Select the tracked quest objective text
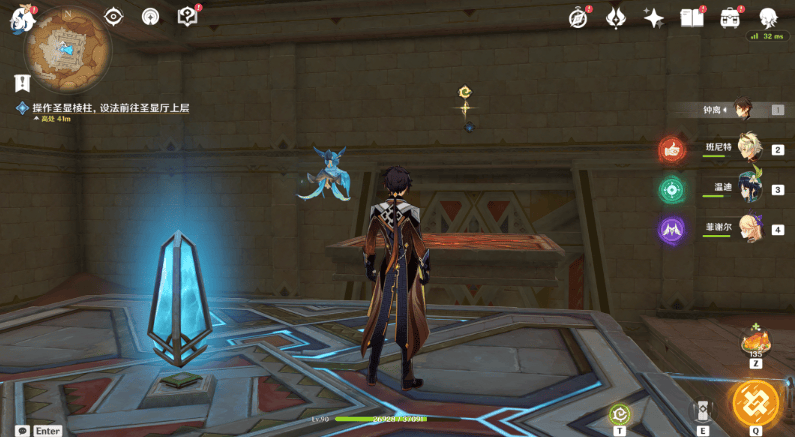The height and width of the screenshot is (437, 795). pyautogui.click(x=110, y=107)
